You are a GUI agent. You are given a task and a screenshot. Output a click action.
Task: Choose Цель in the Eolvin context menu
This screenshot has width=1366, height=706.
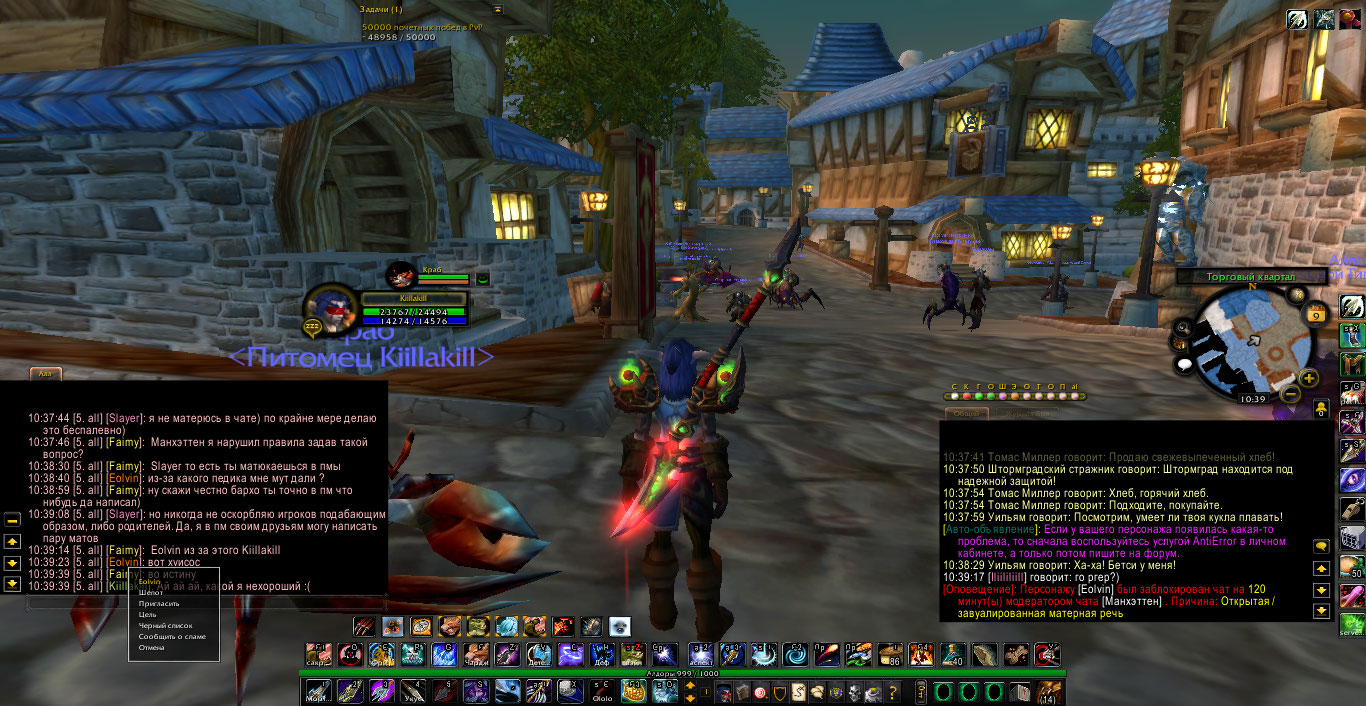148,615
